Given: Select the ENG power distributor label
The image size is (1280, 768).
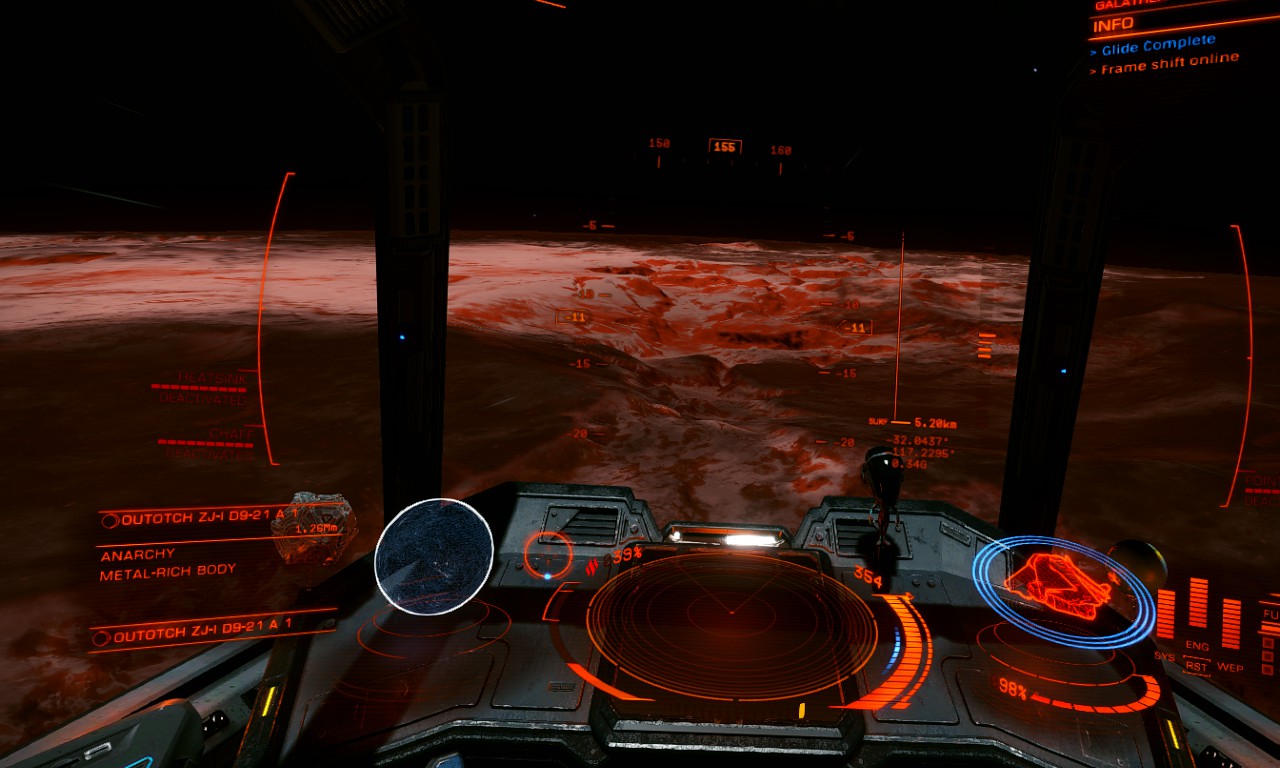Looking at the screenshot, I should pyautogui.click(x=1197, y=646).
